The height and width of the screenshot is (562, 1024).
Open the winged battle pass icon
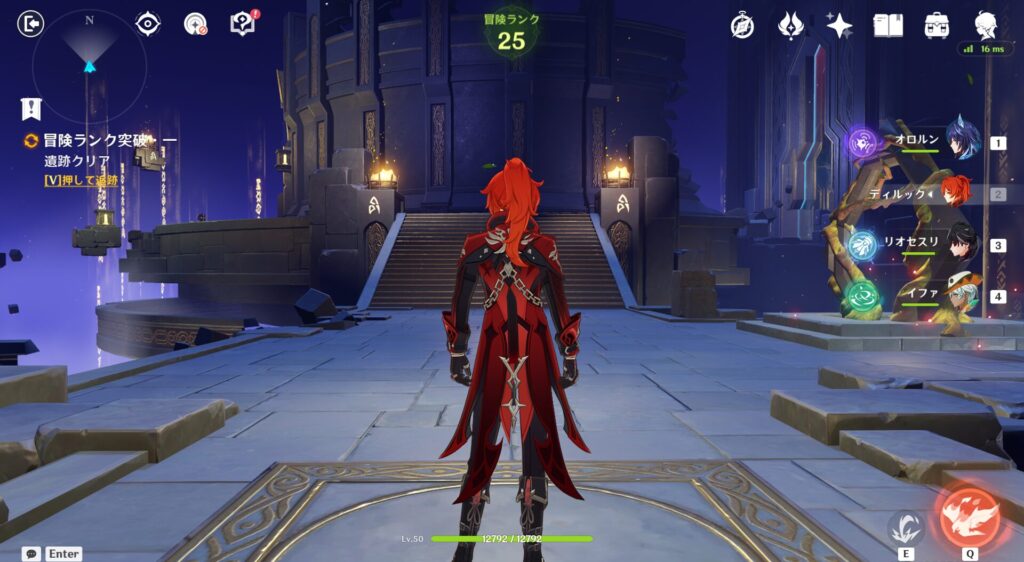[791, 26]
